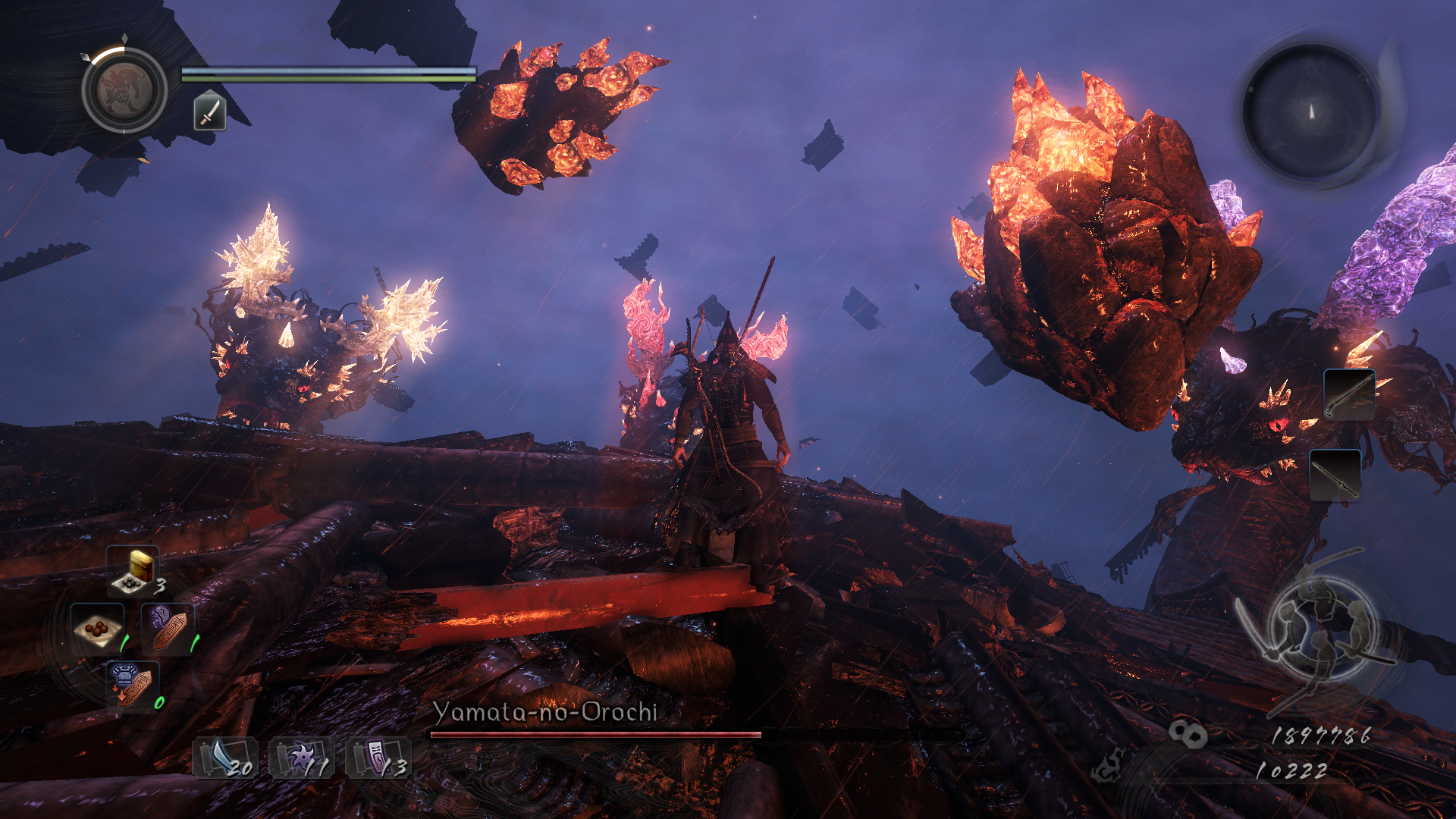Pick the shuriken scroll with 11 uses

(x=302, y=758)
